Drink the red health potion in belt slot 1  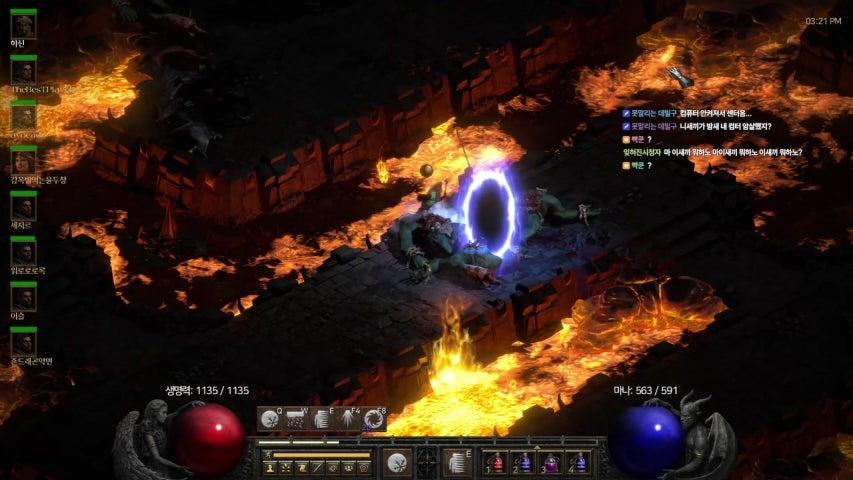point(497,463)
